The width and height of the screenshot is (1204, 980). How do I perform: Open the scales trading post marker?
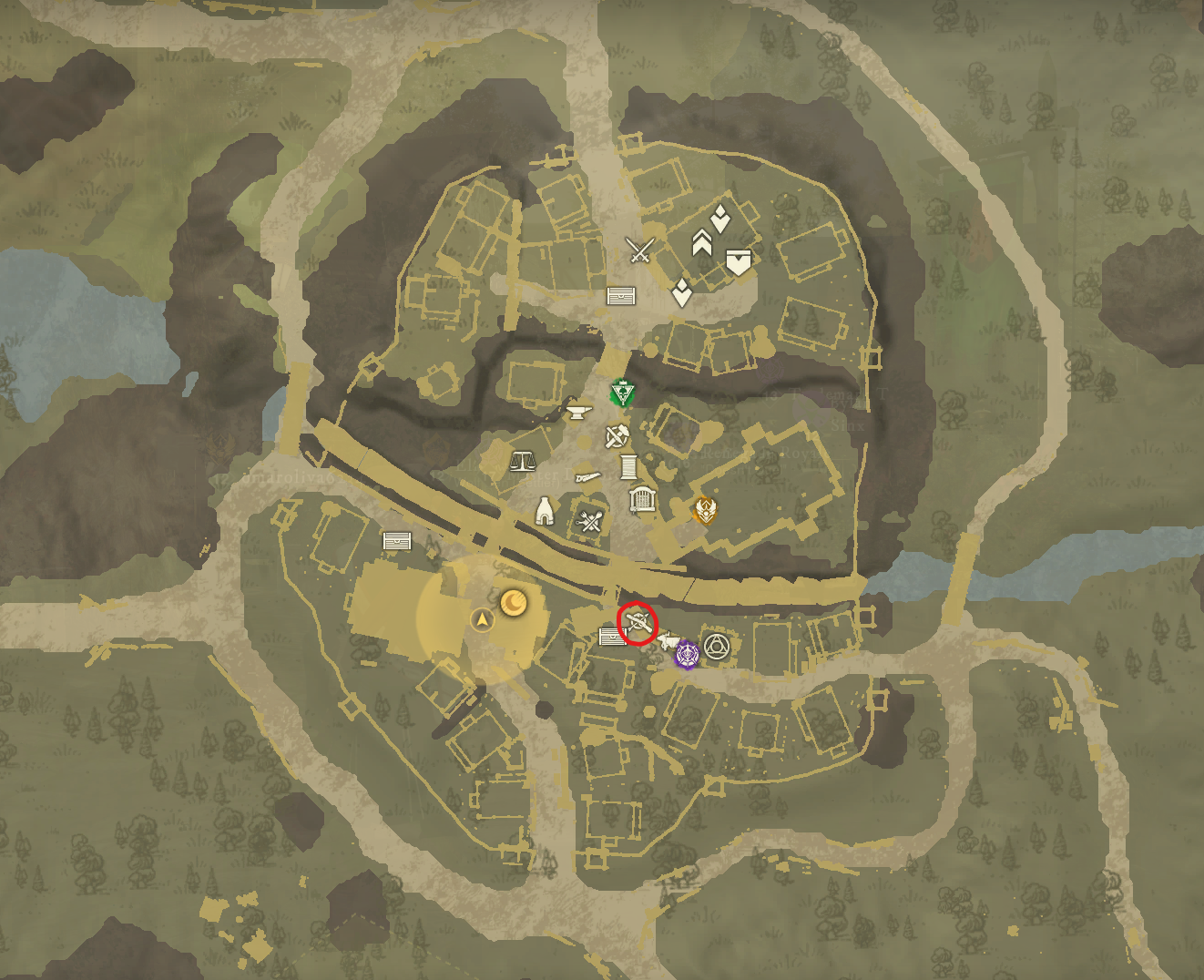[x=523, y=463]
